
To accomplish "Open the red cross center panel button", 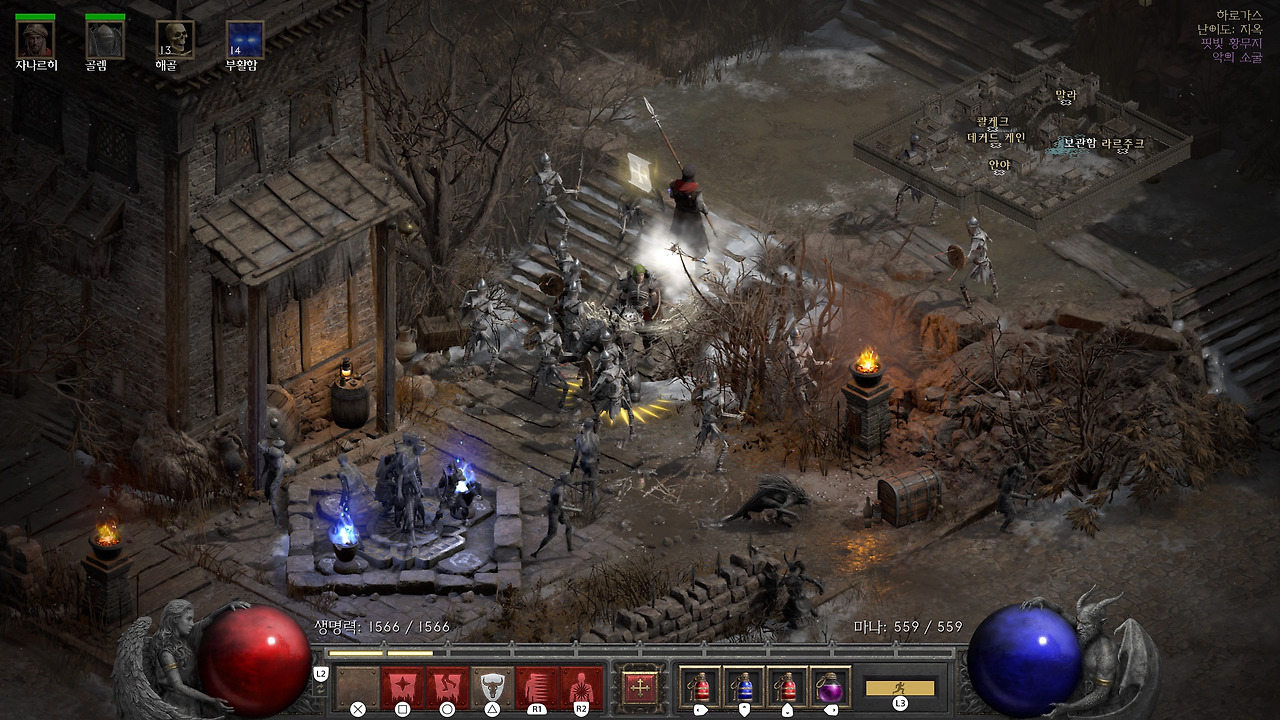I will click(640, 687).
